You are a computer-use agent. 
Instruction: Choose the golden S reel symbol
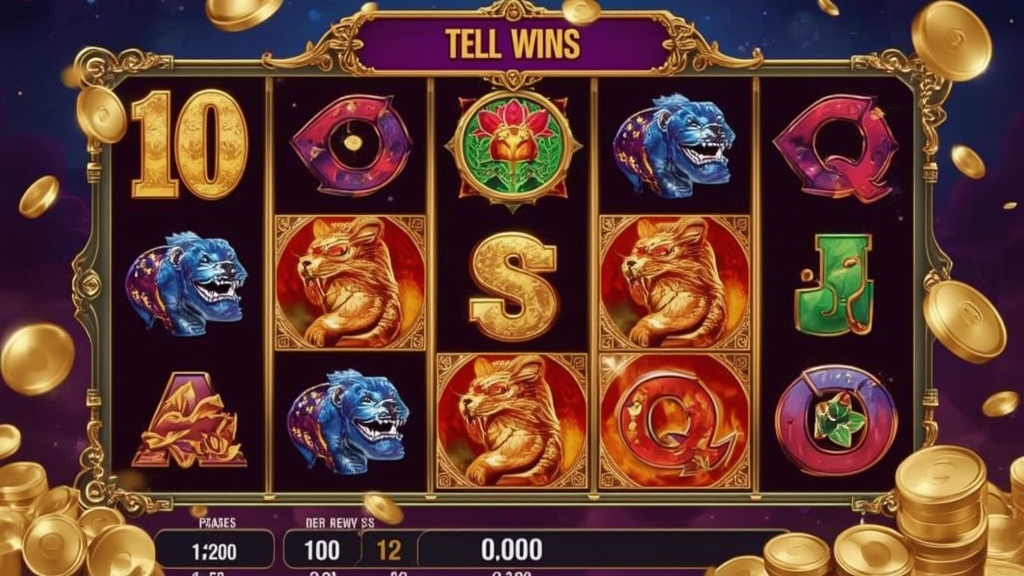pos(513,283)
